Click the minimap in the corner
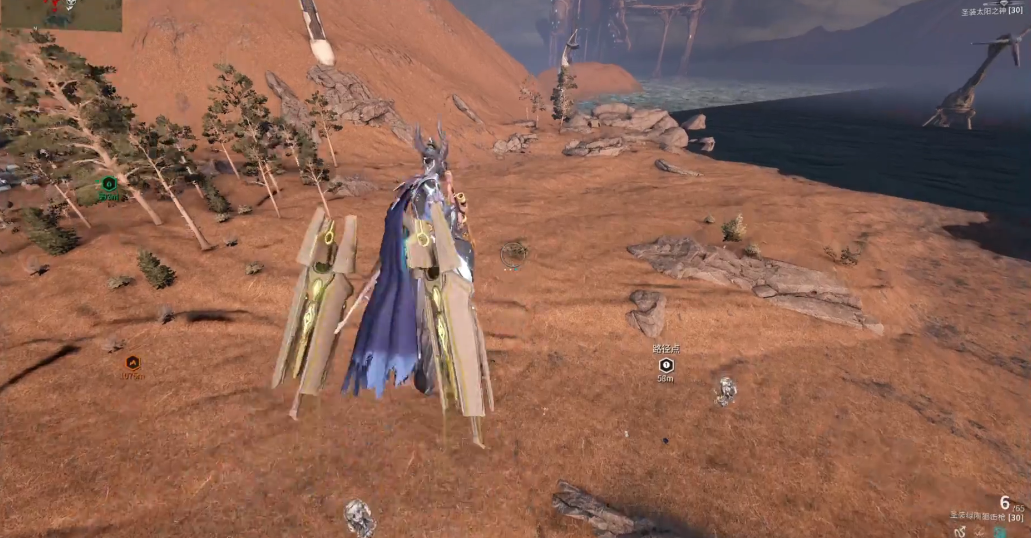Viewport: 1031px width, 538px height. coord(61,14)
